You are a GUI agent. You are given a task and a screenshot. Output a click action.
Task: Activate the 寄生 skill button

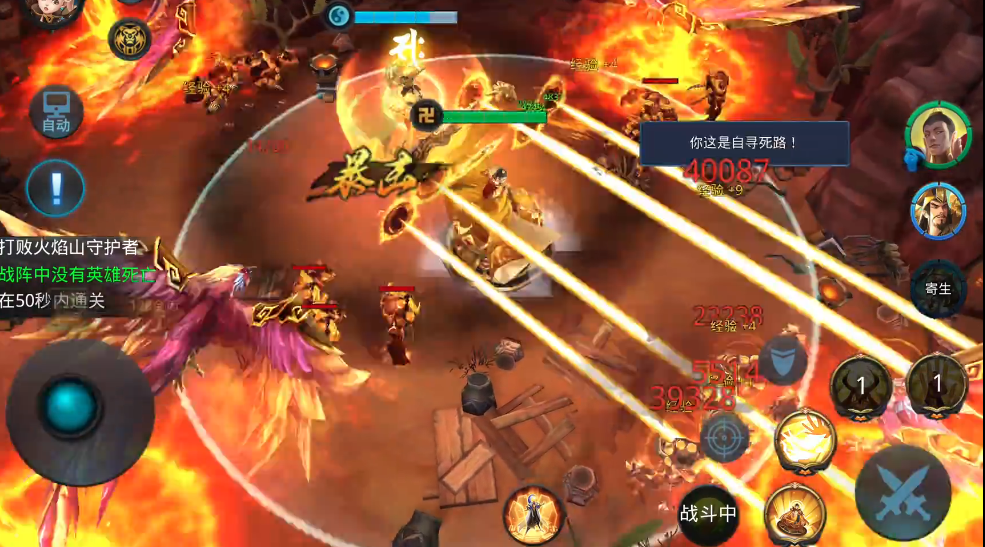click(x=938, y=289)
